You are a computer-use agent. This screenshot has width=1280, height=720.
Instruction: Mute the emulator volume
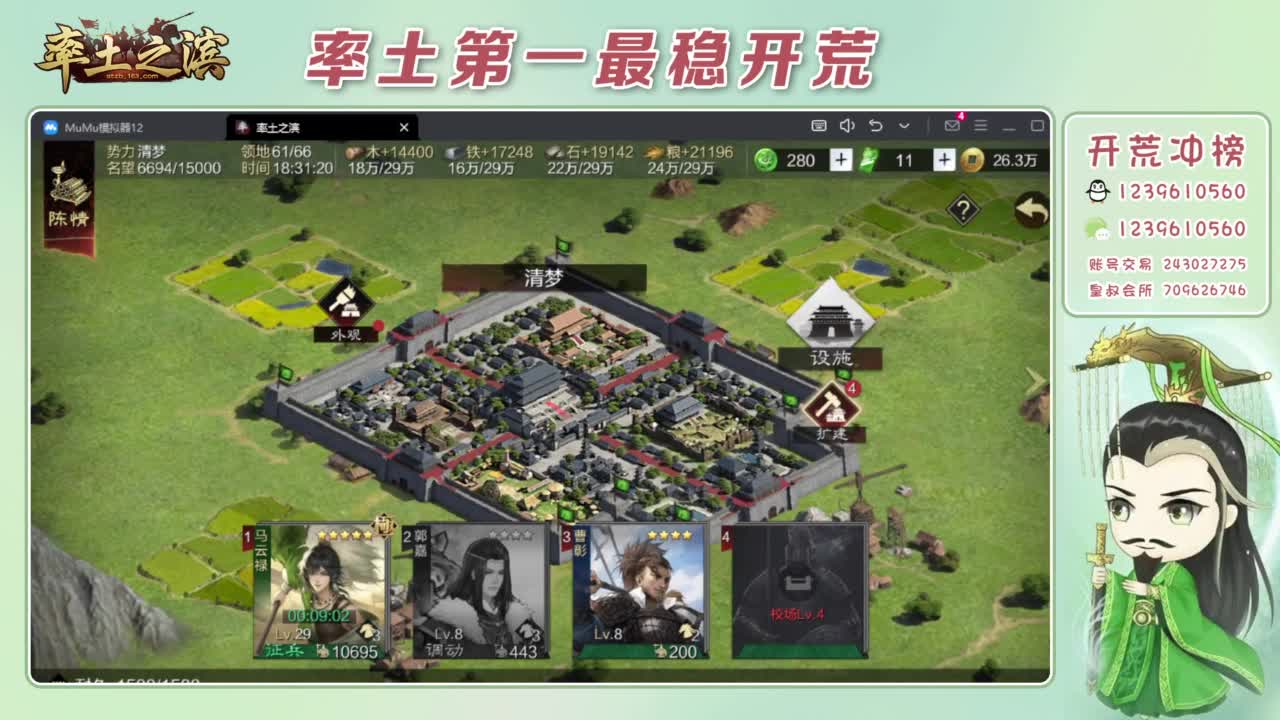point(847,126)
